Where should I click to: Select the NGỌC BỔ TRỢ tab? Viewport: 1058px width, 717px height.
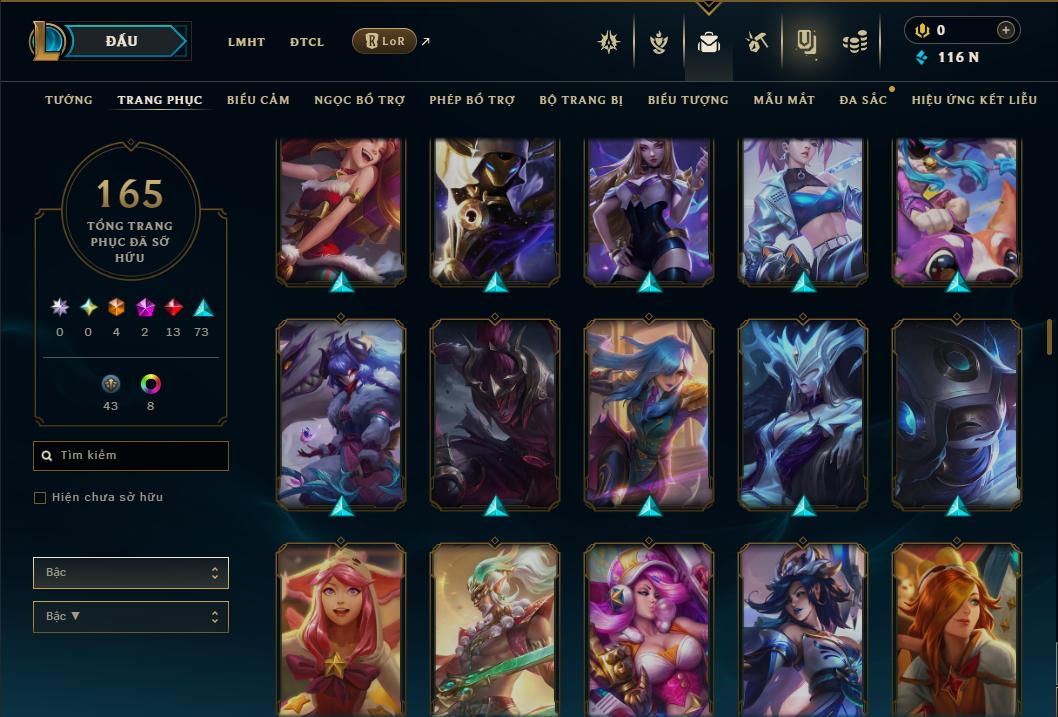[x=360, y=100]
